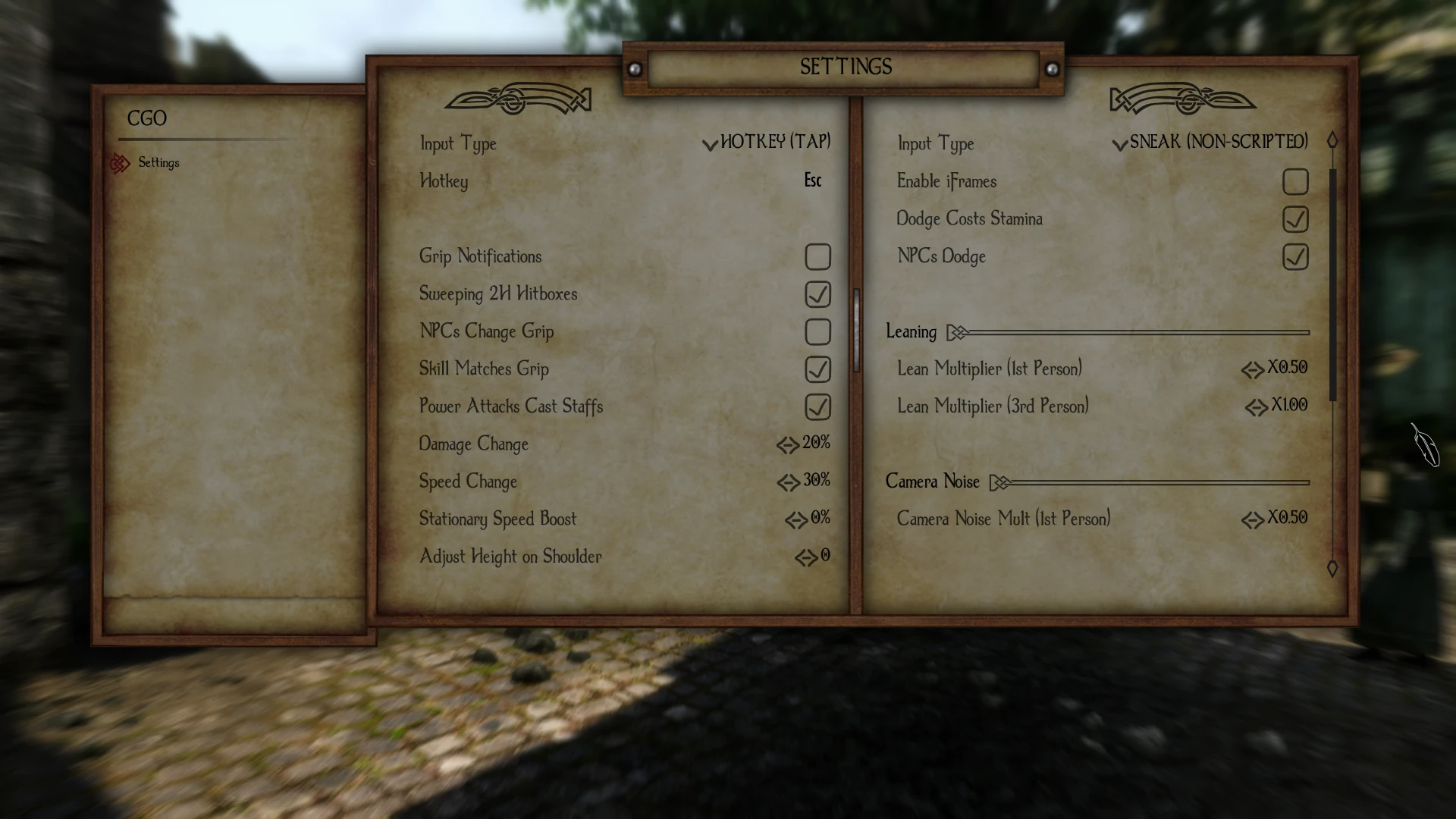
Task: Adjust Height on Shoulder value
Action: pyautogui.click(x=813, y=557)
